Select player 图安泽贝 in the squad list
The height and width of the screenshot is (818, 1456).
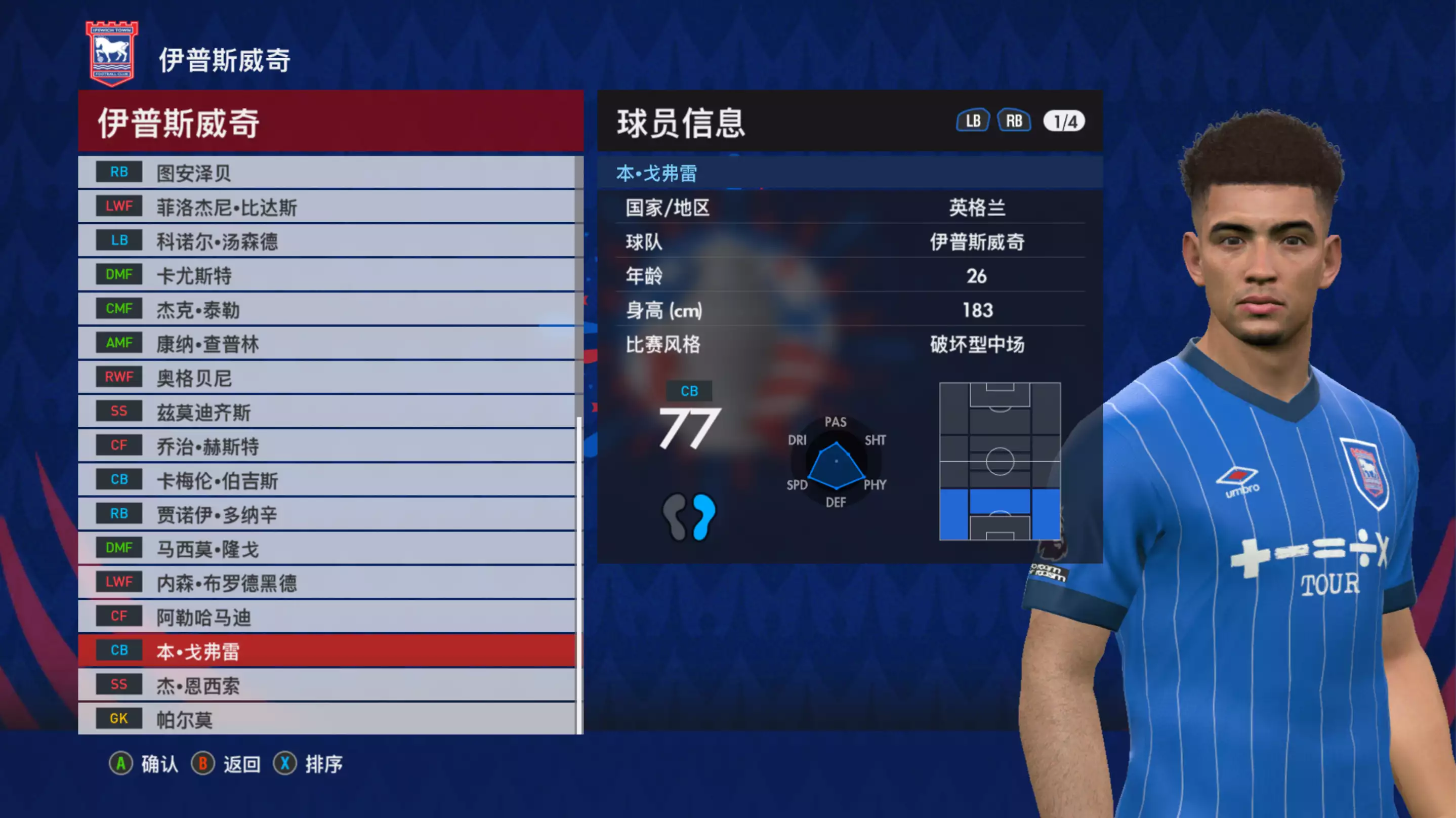327,173
